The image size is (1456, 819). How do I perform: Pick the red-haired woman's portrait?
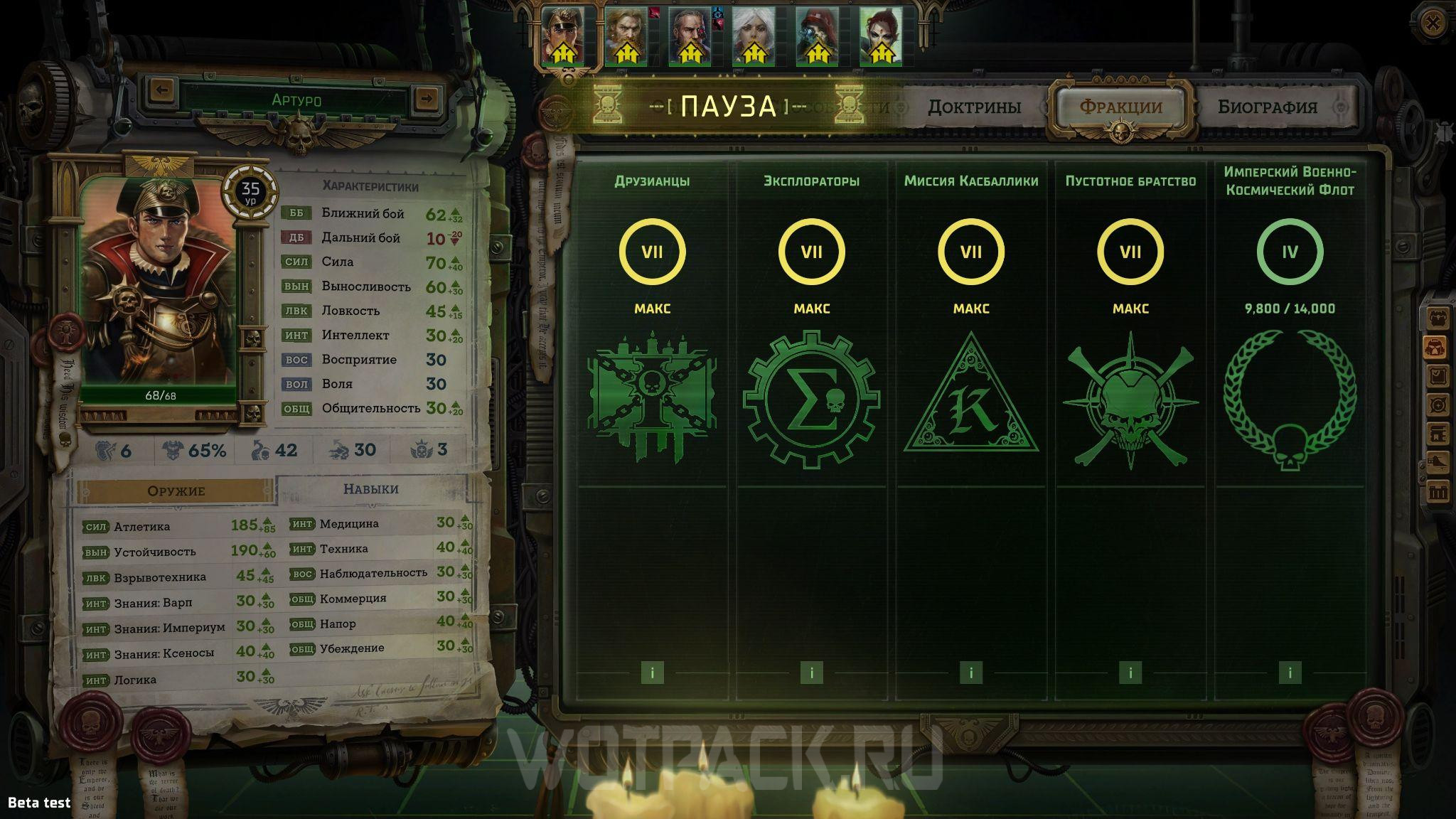[x=881, y=36]
